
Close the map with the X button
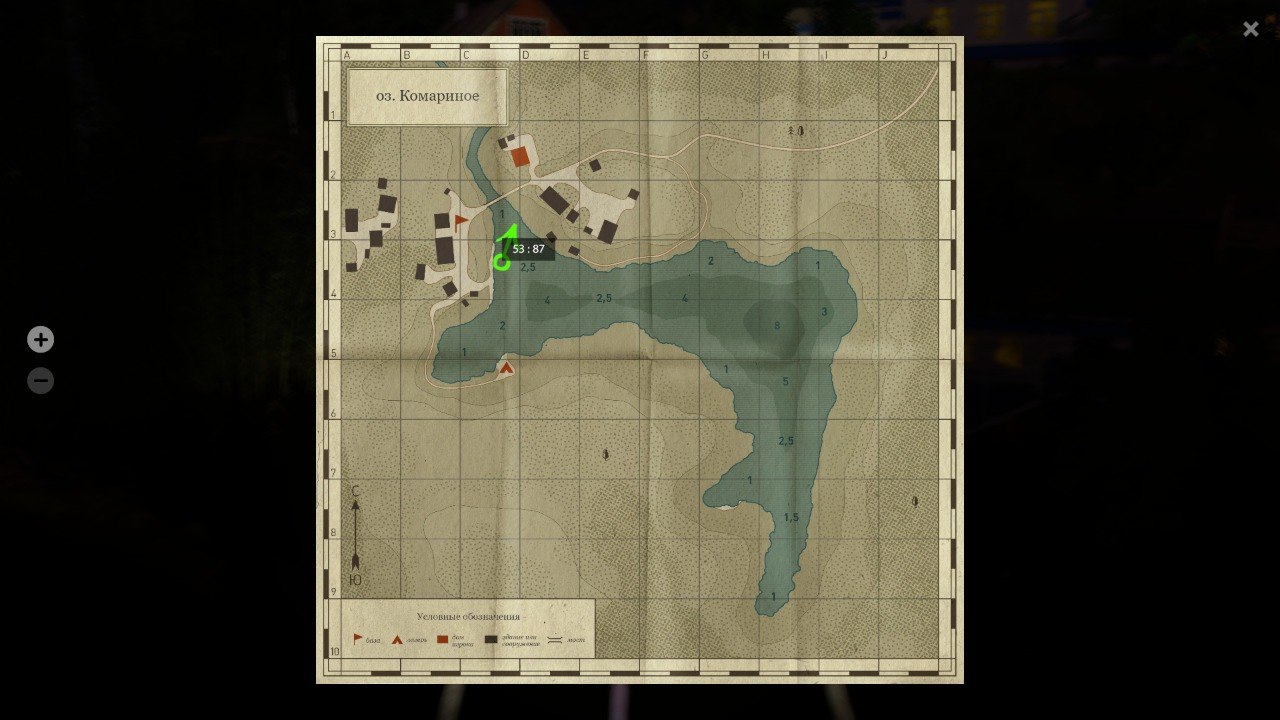tap(1250, 29)
